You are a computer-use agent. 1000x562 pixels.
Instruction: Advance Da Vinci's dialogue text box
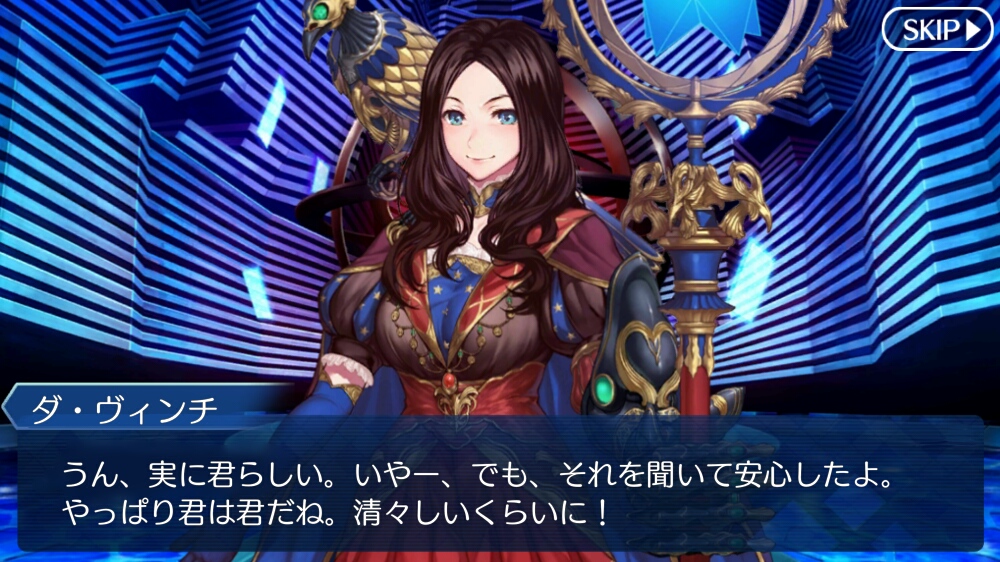[500, 485]
